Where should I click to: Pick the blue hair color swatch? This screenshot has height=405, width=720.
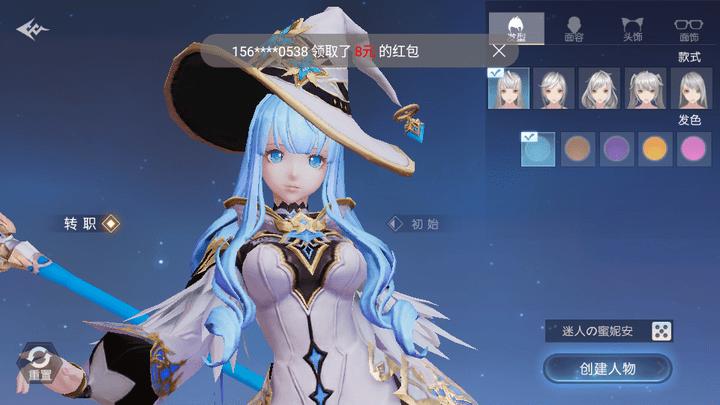pyautogui.click(x=539, y=150)
